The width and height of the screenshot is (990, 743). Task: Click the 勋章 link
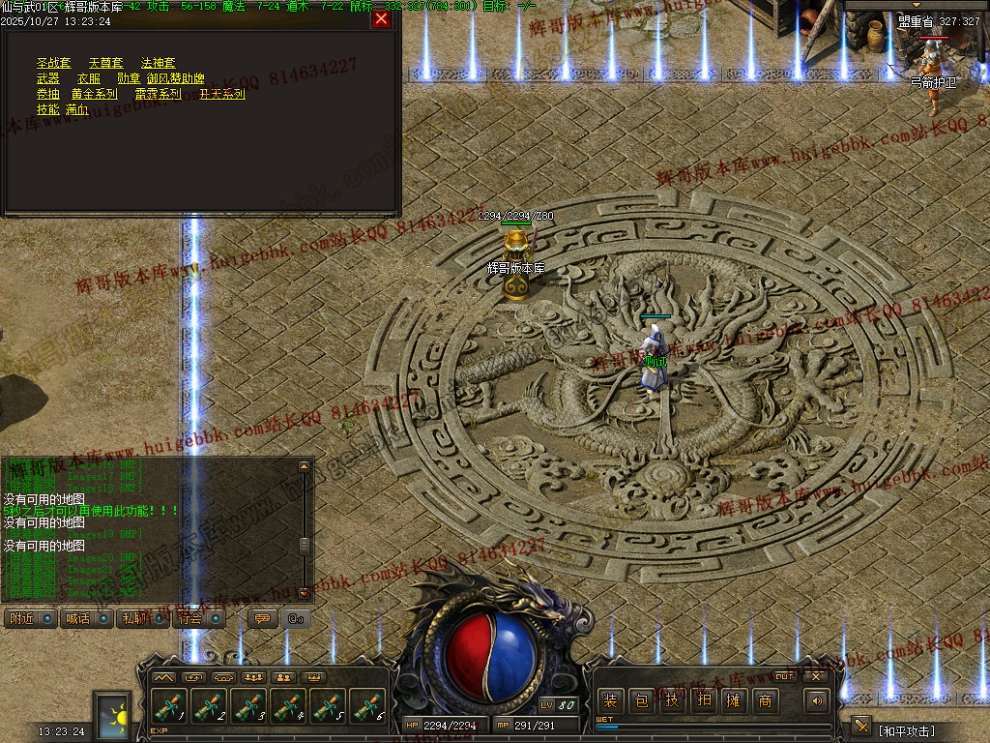point(128,79)
